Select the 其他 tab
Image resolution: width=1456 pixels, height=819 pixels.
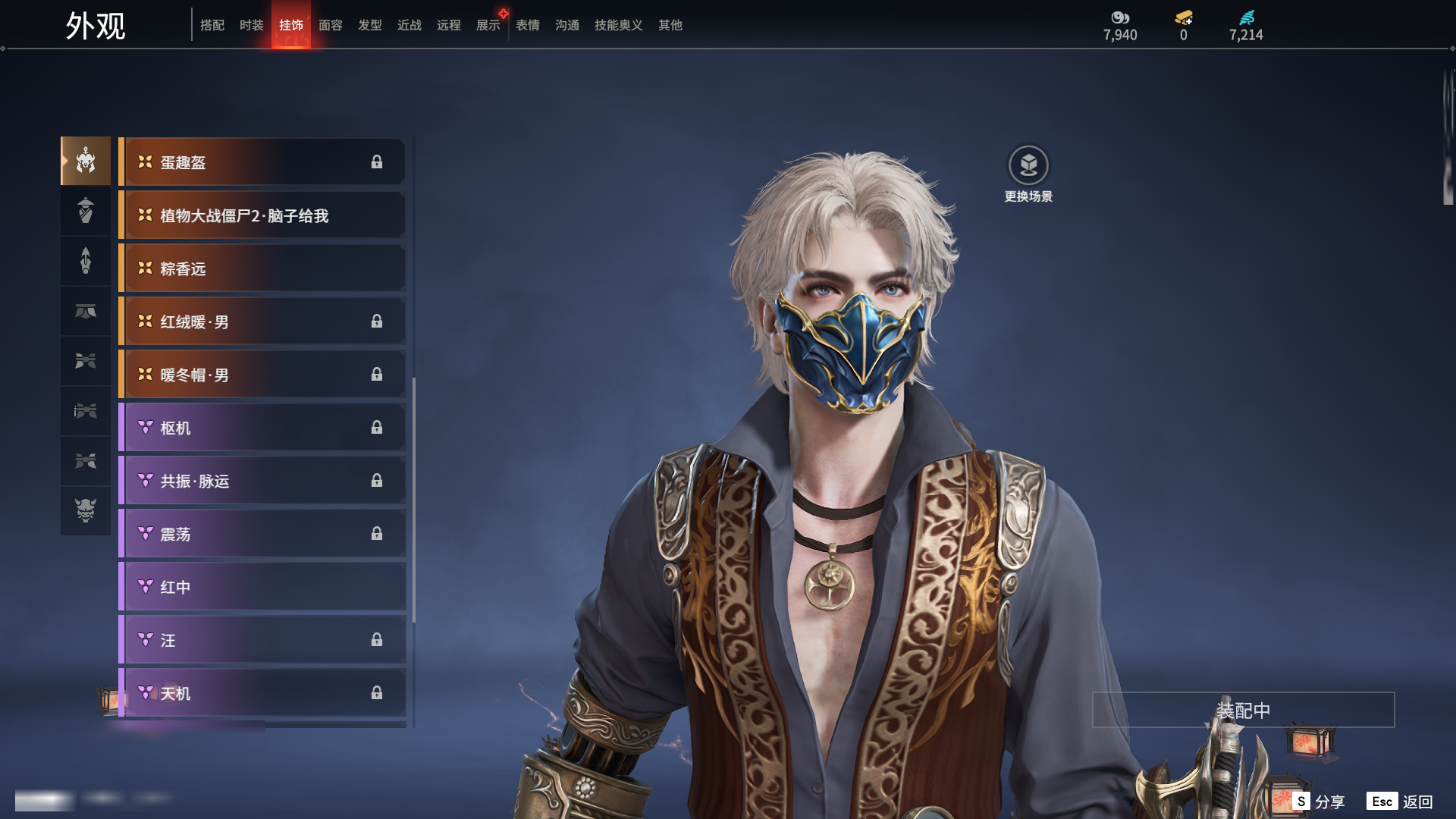click(670, 25)
